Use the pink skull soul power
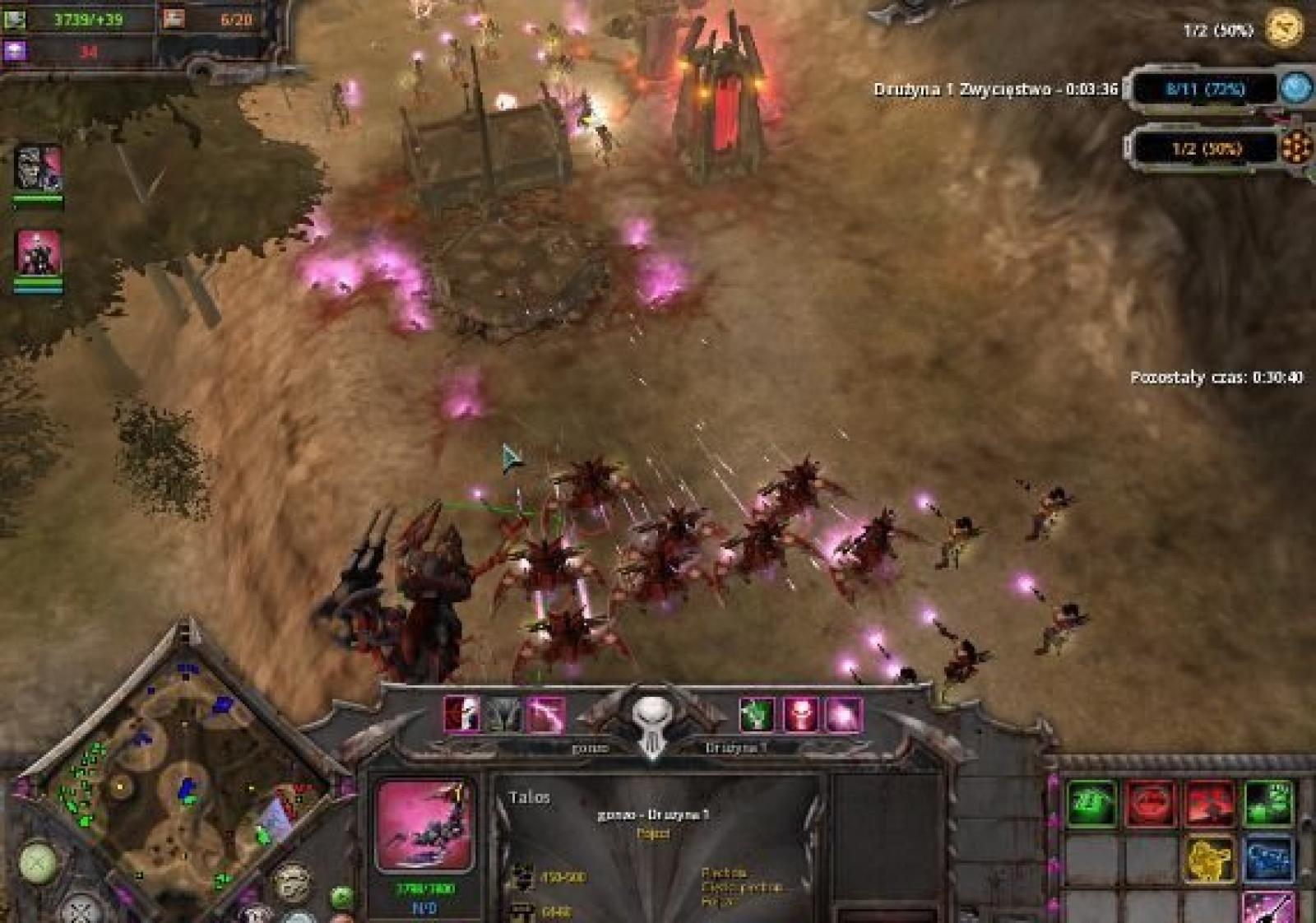The image size is (1316, 923). [799, 714]
